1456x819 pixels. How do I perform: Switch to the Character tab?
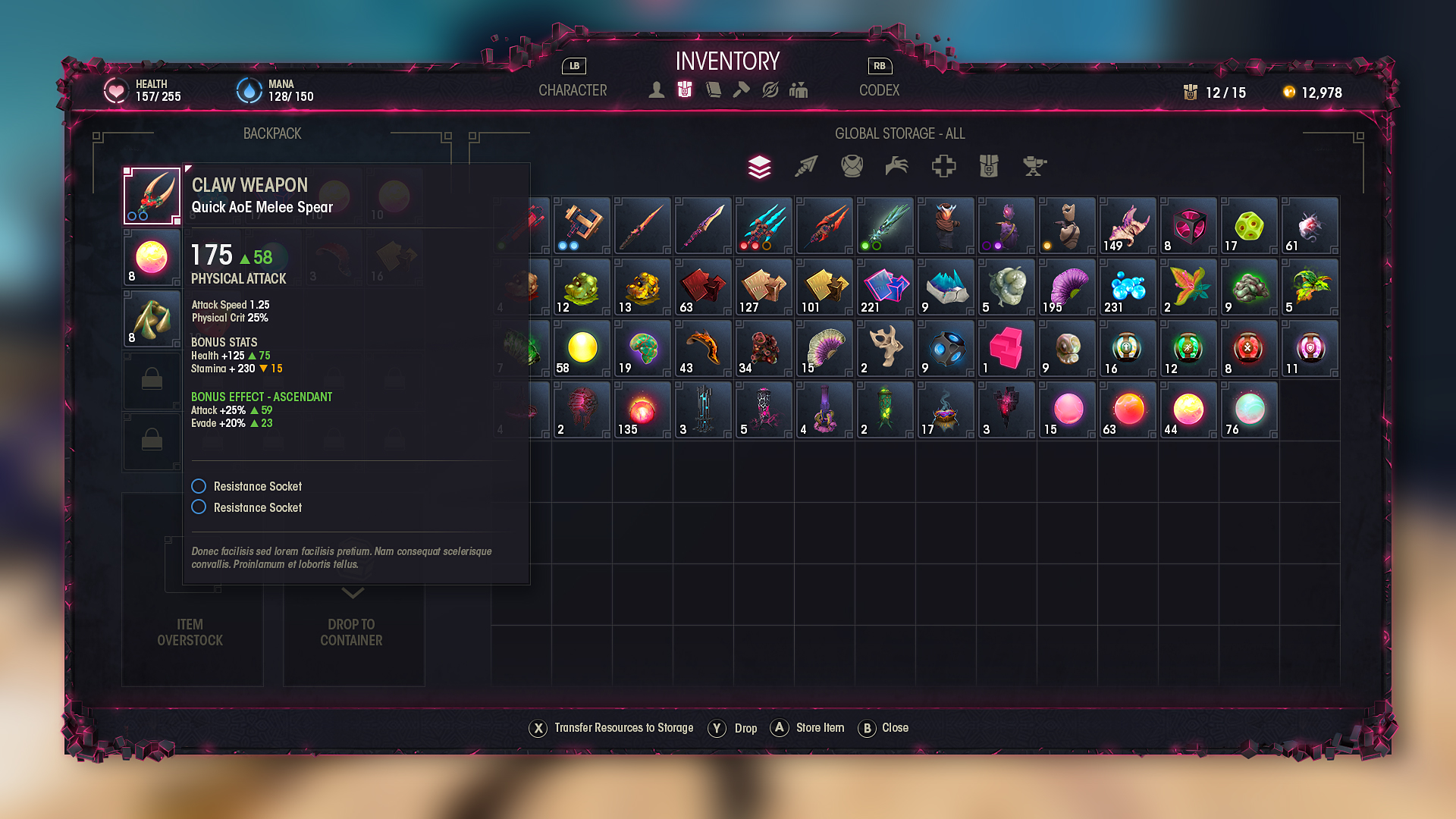pos(573,90)
